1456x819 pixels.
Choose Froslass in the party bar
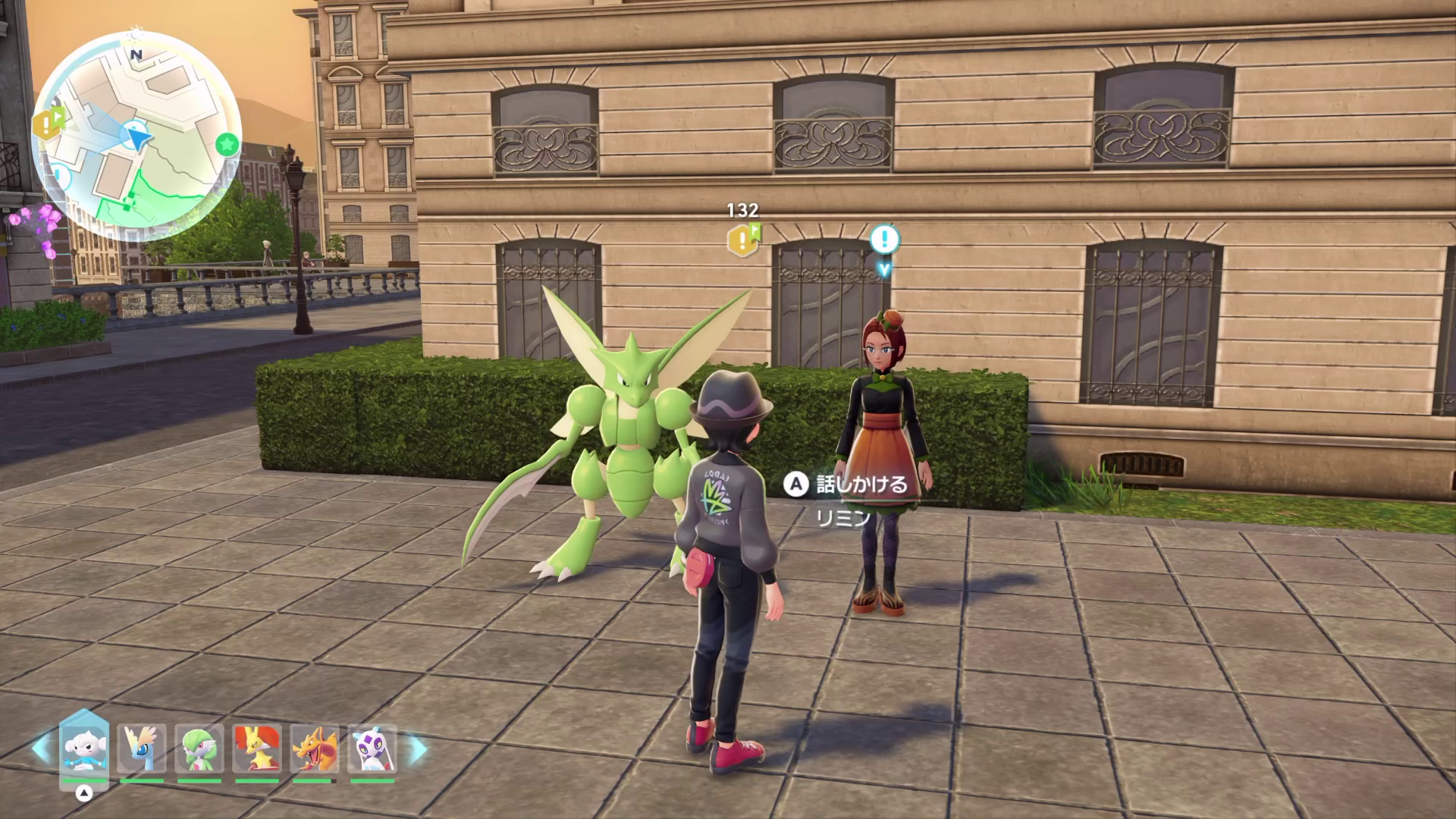pyautogui.click(x=372, y=748)
